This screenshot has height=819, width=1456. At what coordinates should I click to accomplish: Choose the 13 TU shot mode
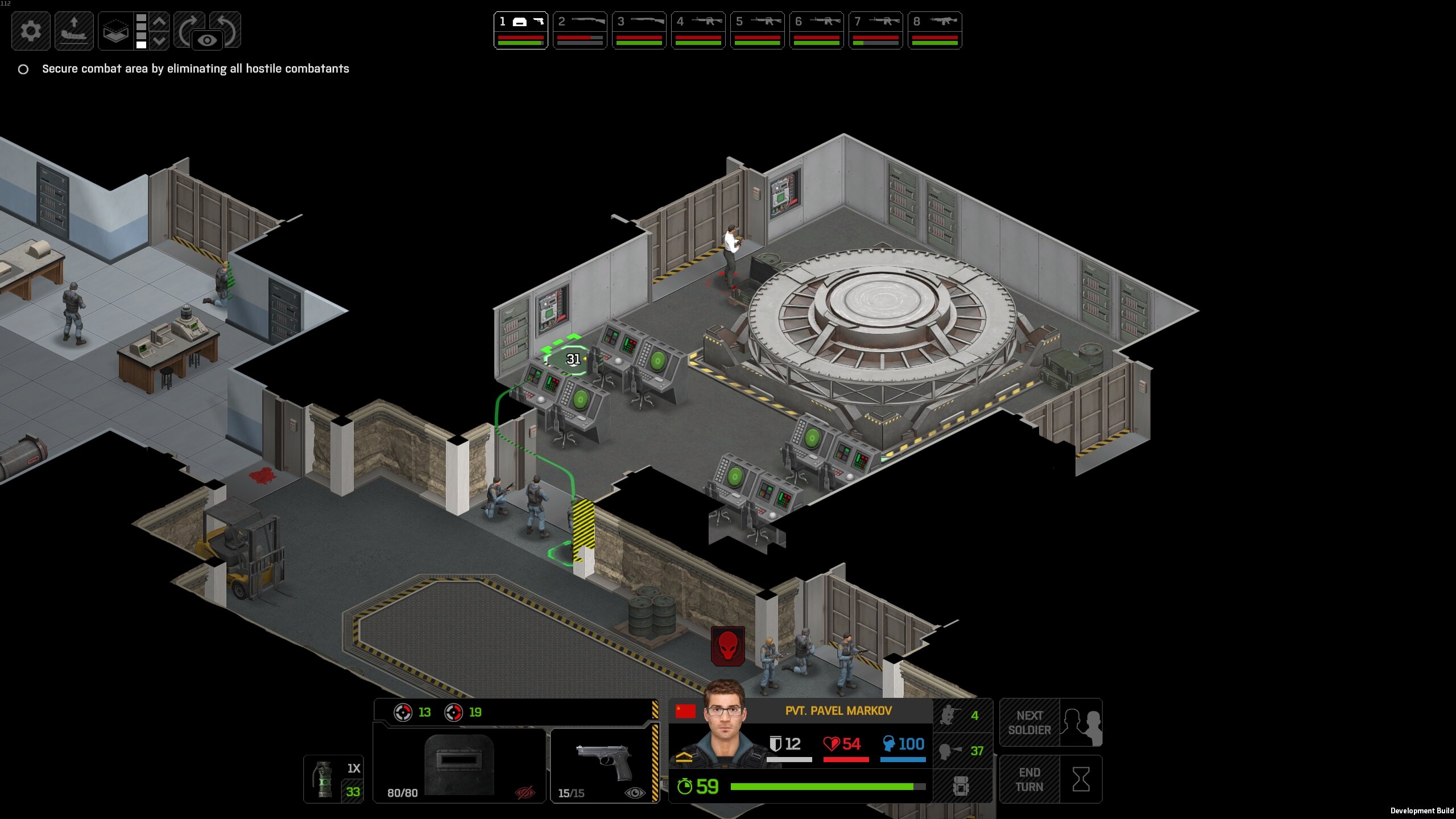(413, 712)
